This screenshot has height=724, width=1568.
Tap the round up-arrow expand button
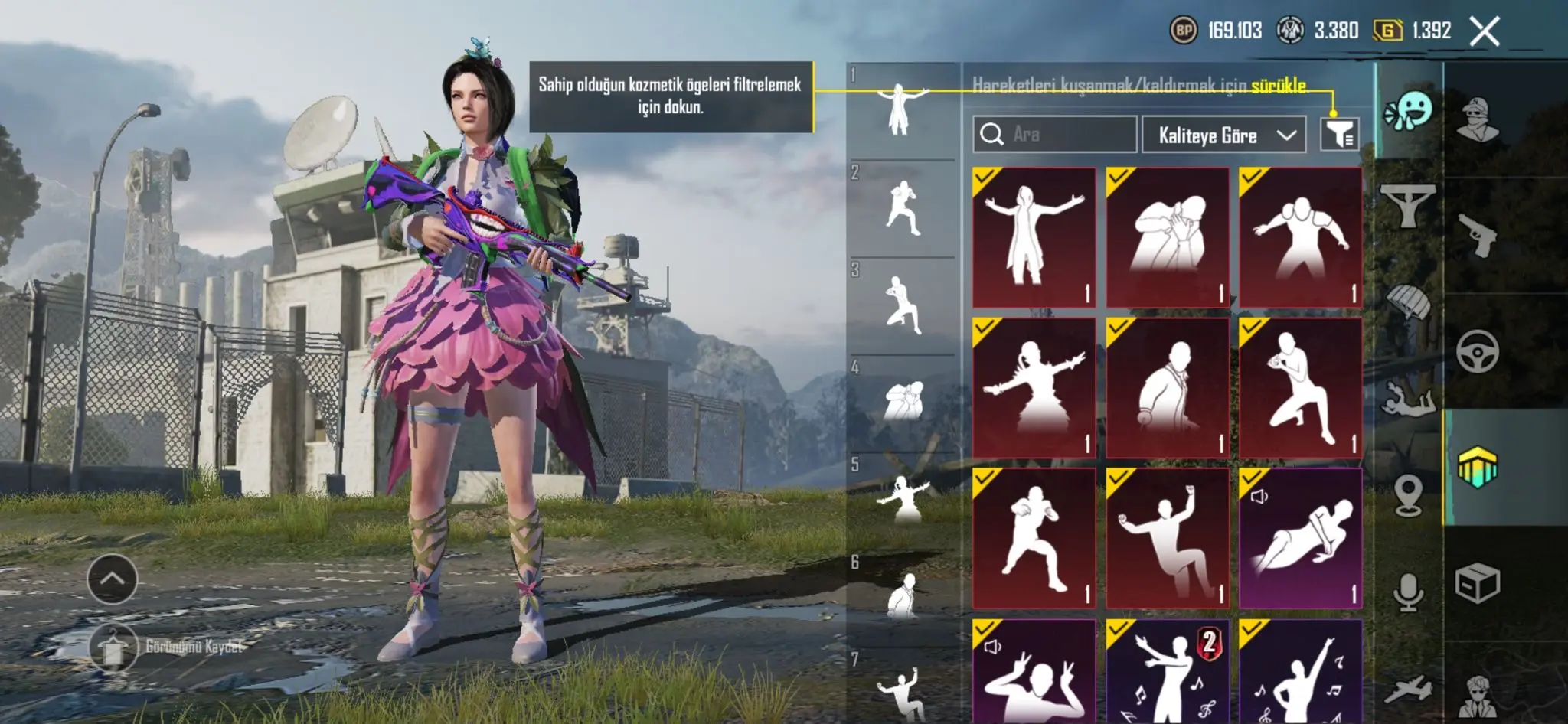click(113, 579)
